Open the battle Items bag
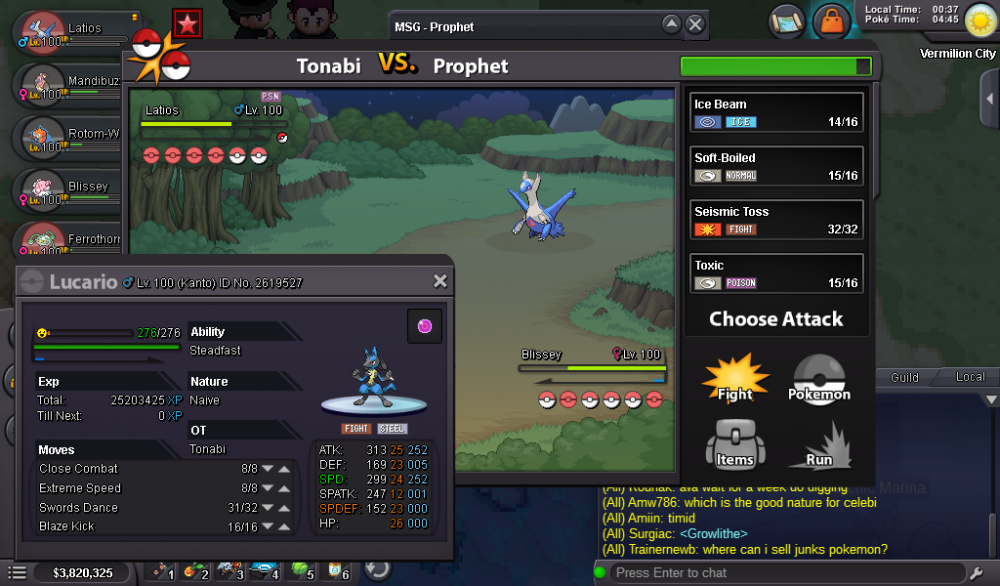Viewport: 1000px width, 586px height. (x=735, y=444)
